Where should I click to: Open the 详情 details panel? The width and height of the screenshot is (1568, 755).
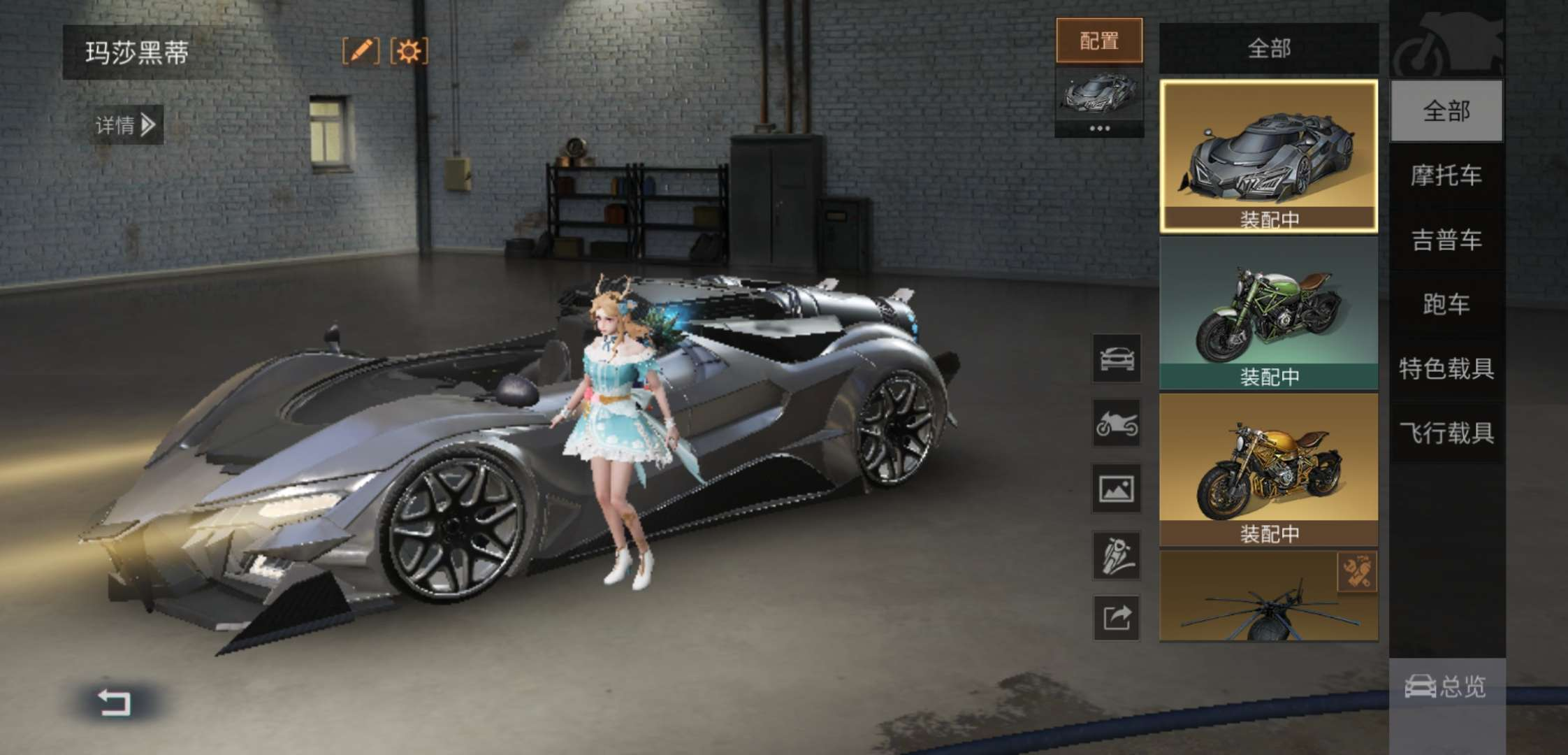pos(126,125)
